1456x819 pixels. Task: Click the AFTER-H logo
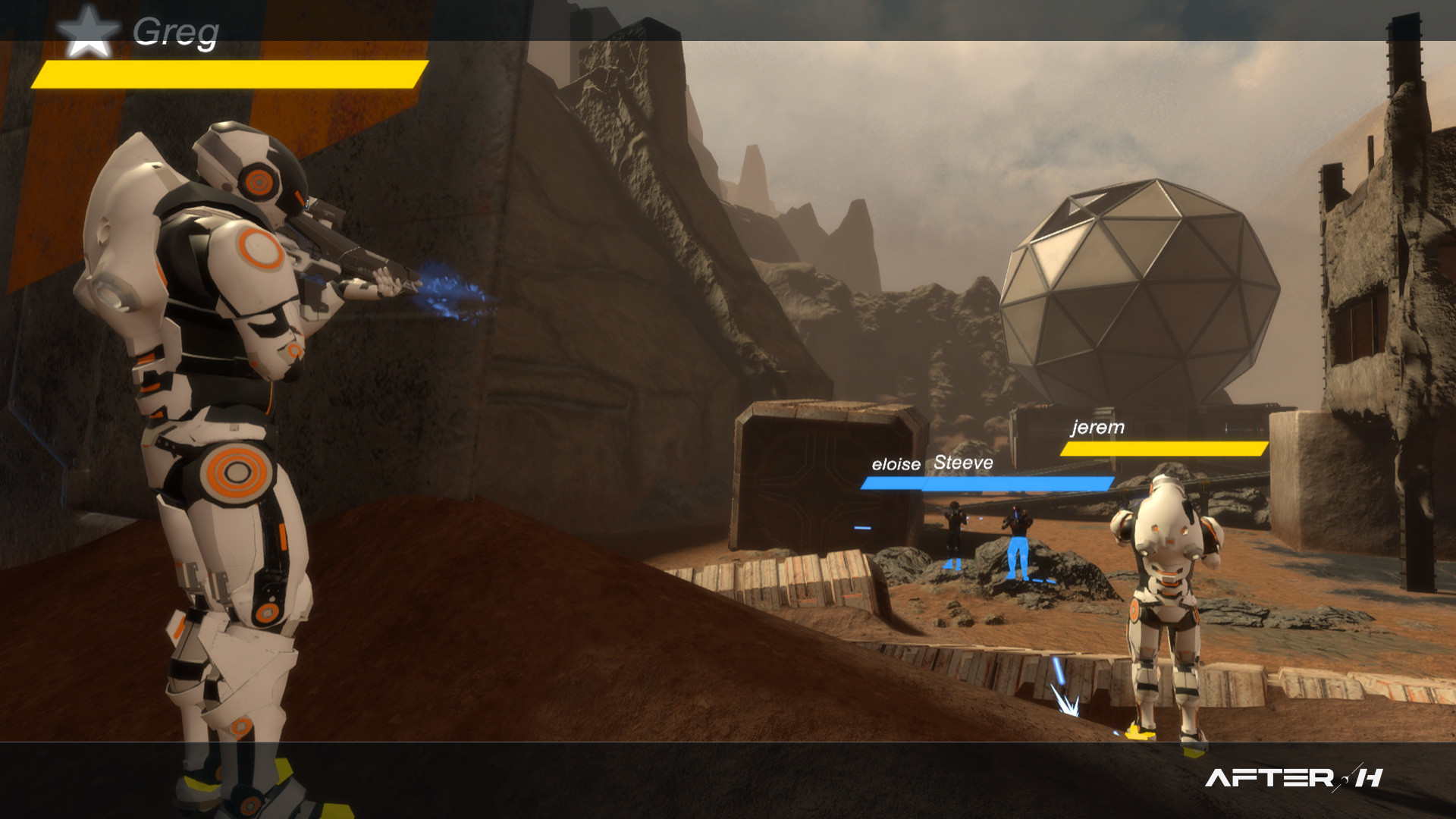[x=1294, y=777]
